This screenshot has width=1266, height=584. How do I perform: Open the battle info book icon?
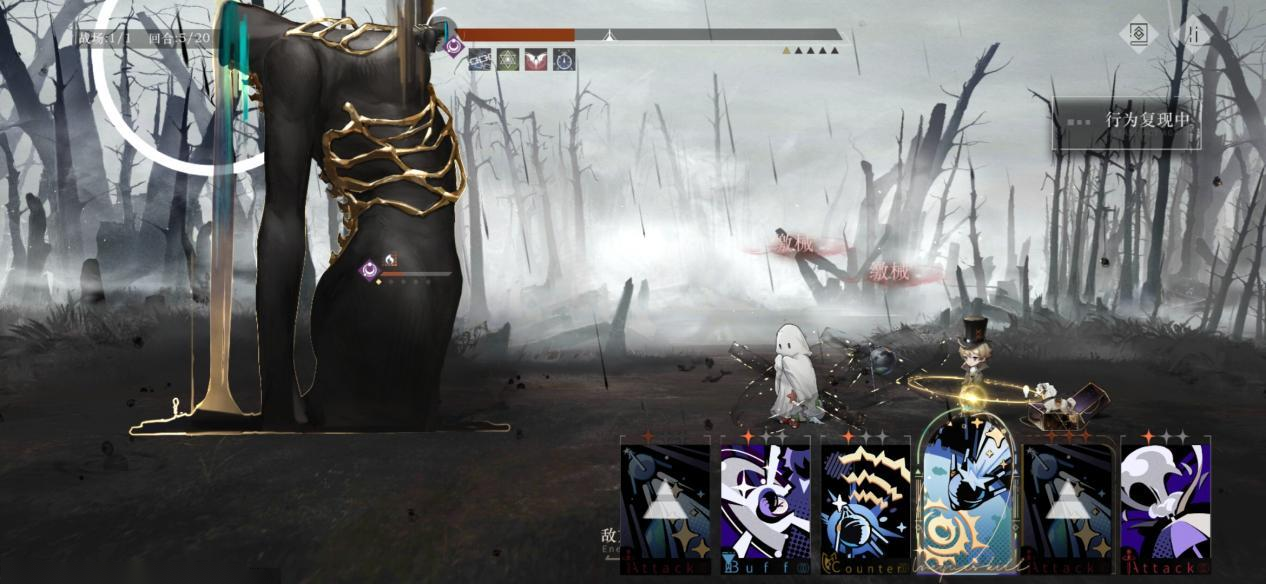point(1137,34)
